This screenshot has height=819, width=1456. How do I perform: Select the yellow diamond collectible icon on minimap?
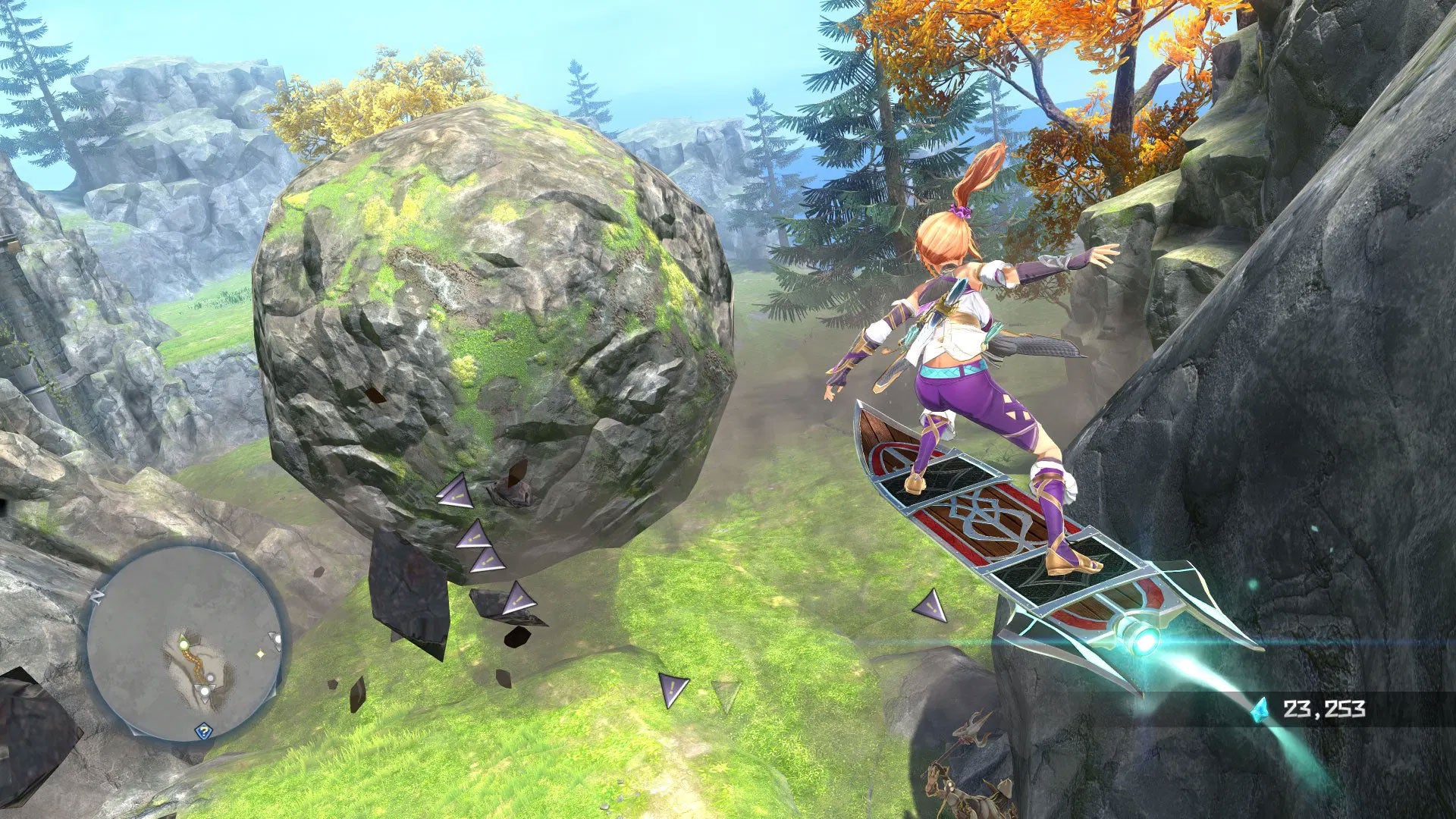pyautogui.click(x=260, y=654)
